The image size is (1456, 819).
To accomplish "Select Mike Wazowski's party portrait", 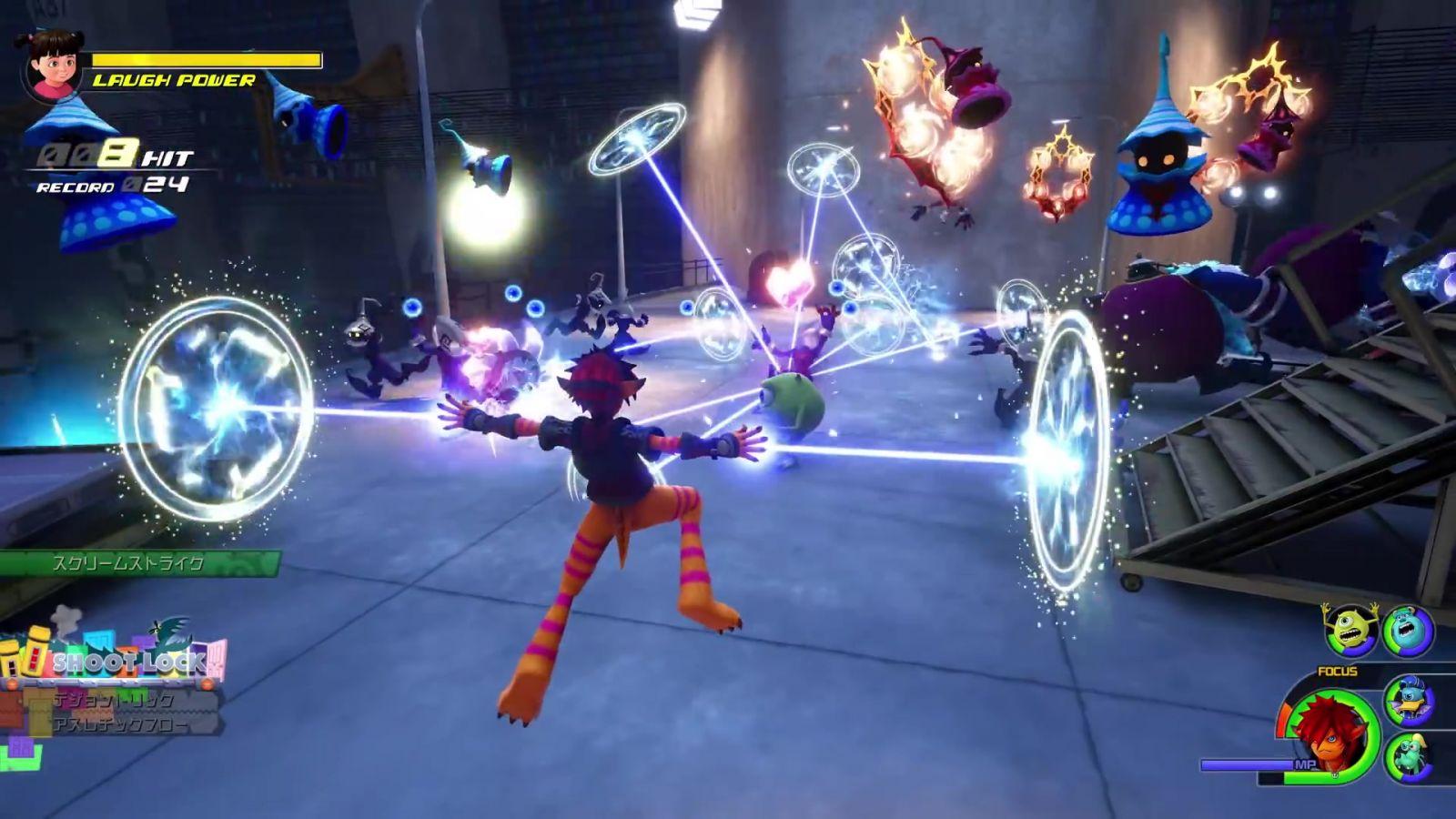I will (x=1350, y=630).
